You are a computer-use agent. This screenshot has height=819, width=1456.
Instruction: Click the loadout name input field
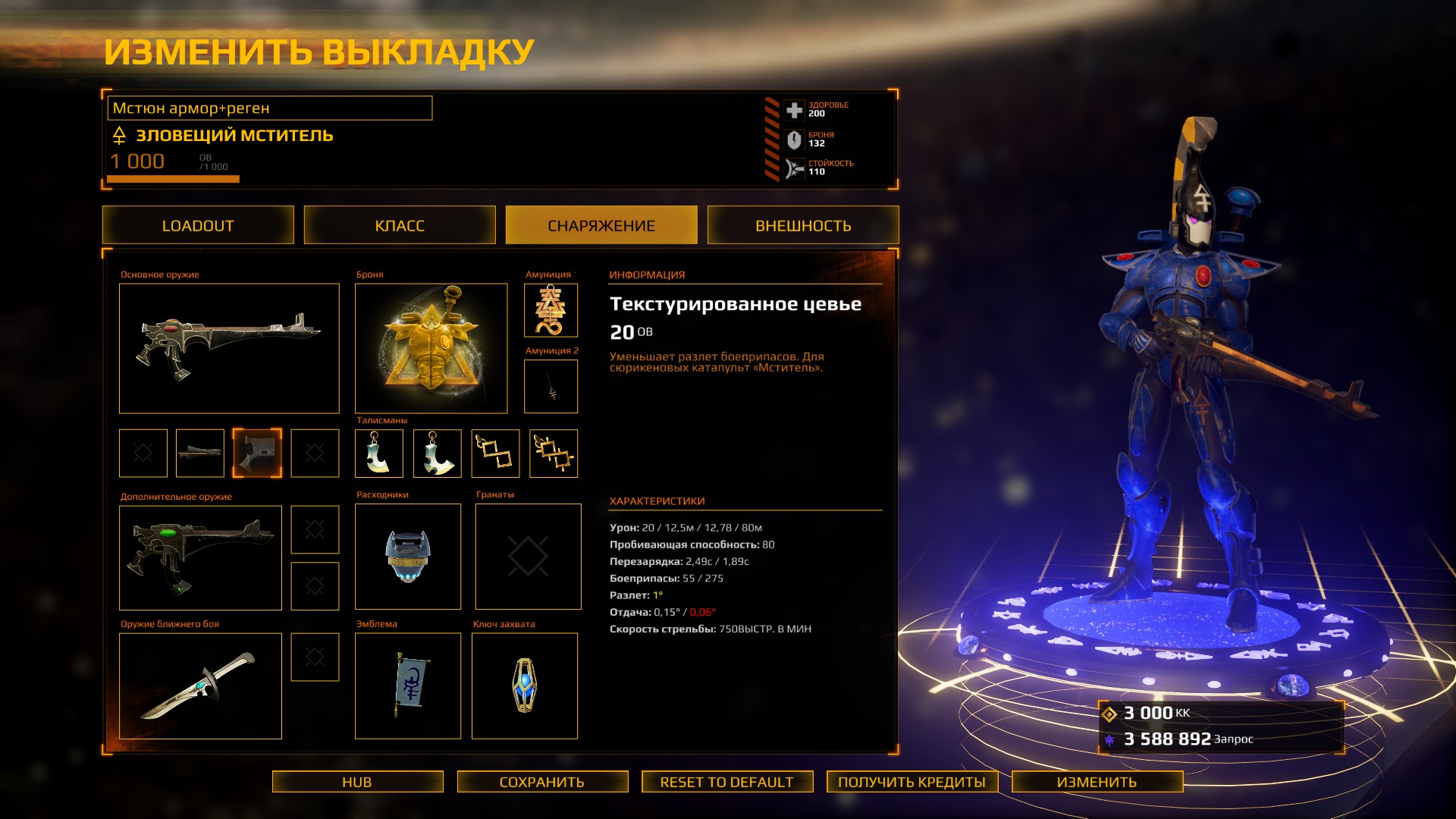270,108
